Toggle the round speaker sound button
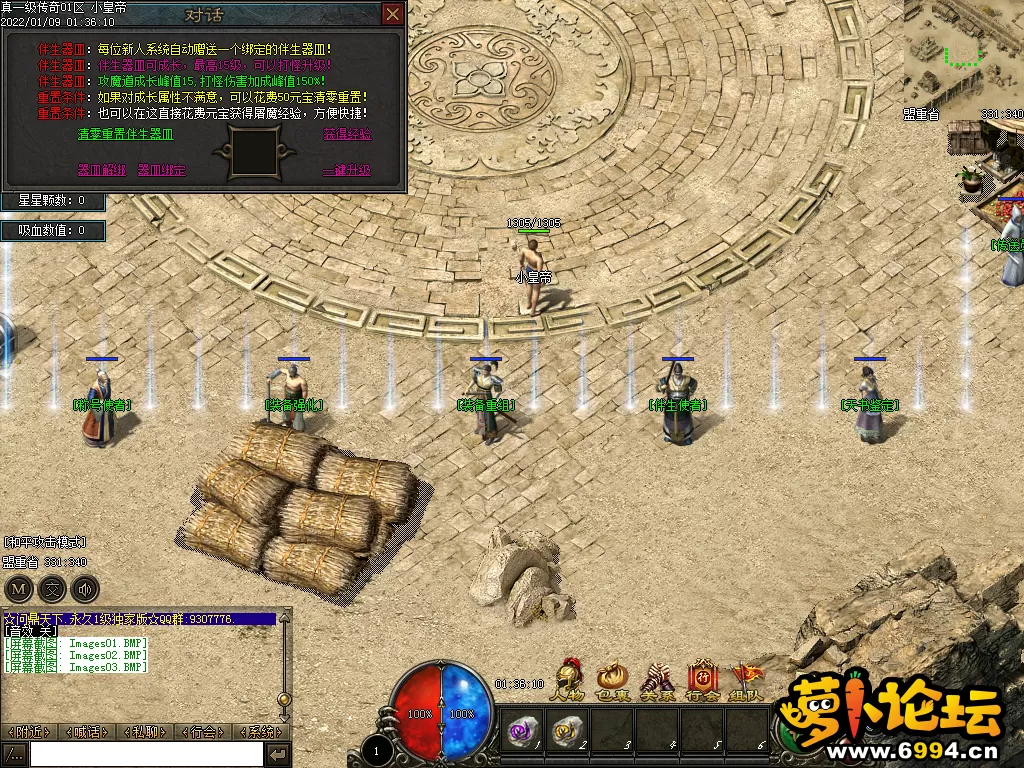This screenshot has width=1024, height=768. pos(86,588)
